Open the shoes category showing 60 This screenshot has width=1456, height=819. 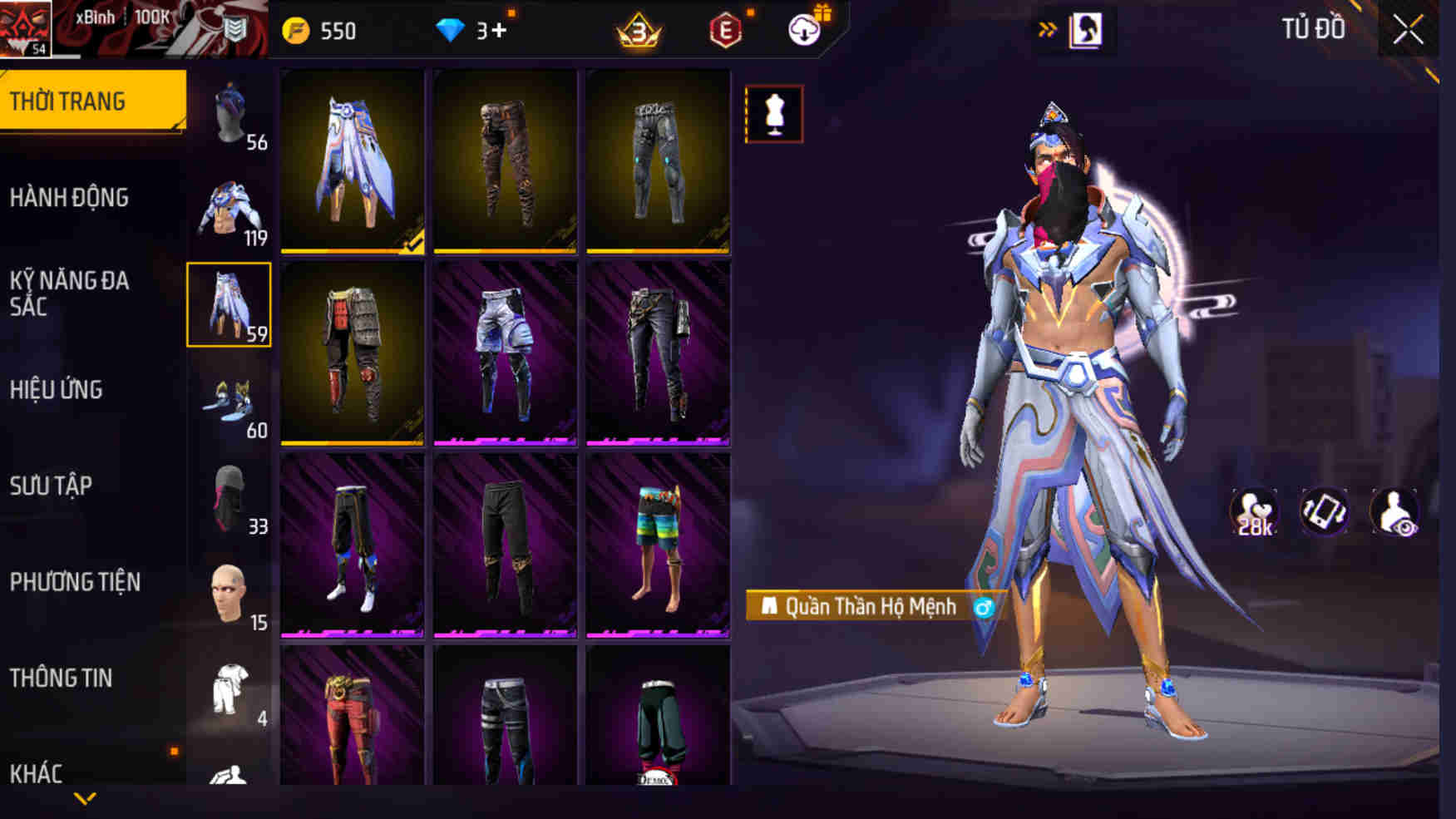click(230, 403)
